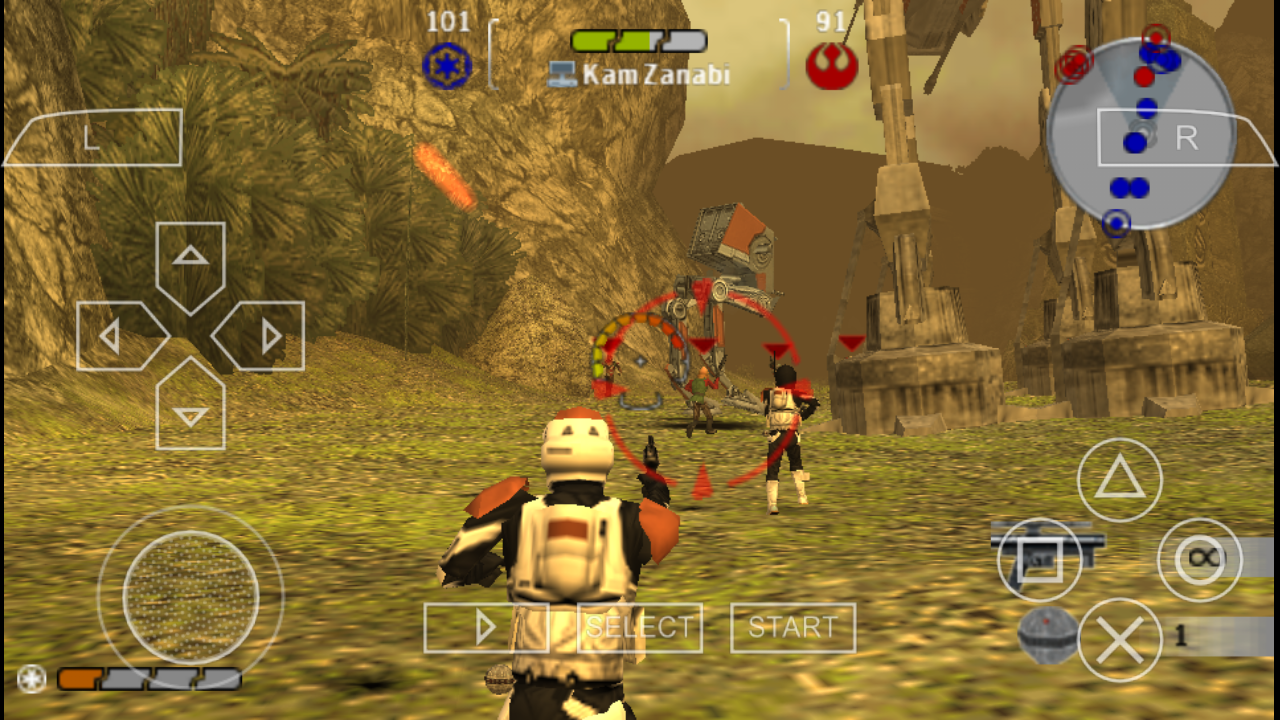Tap the START button to pause
1280x720 pixels.
pos(792,627)
